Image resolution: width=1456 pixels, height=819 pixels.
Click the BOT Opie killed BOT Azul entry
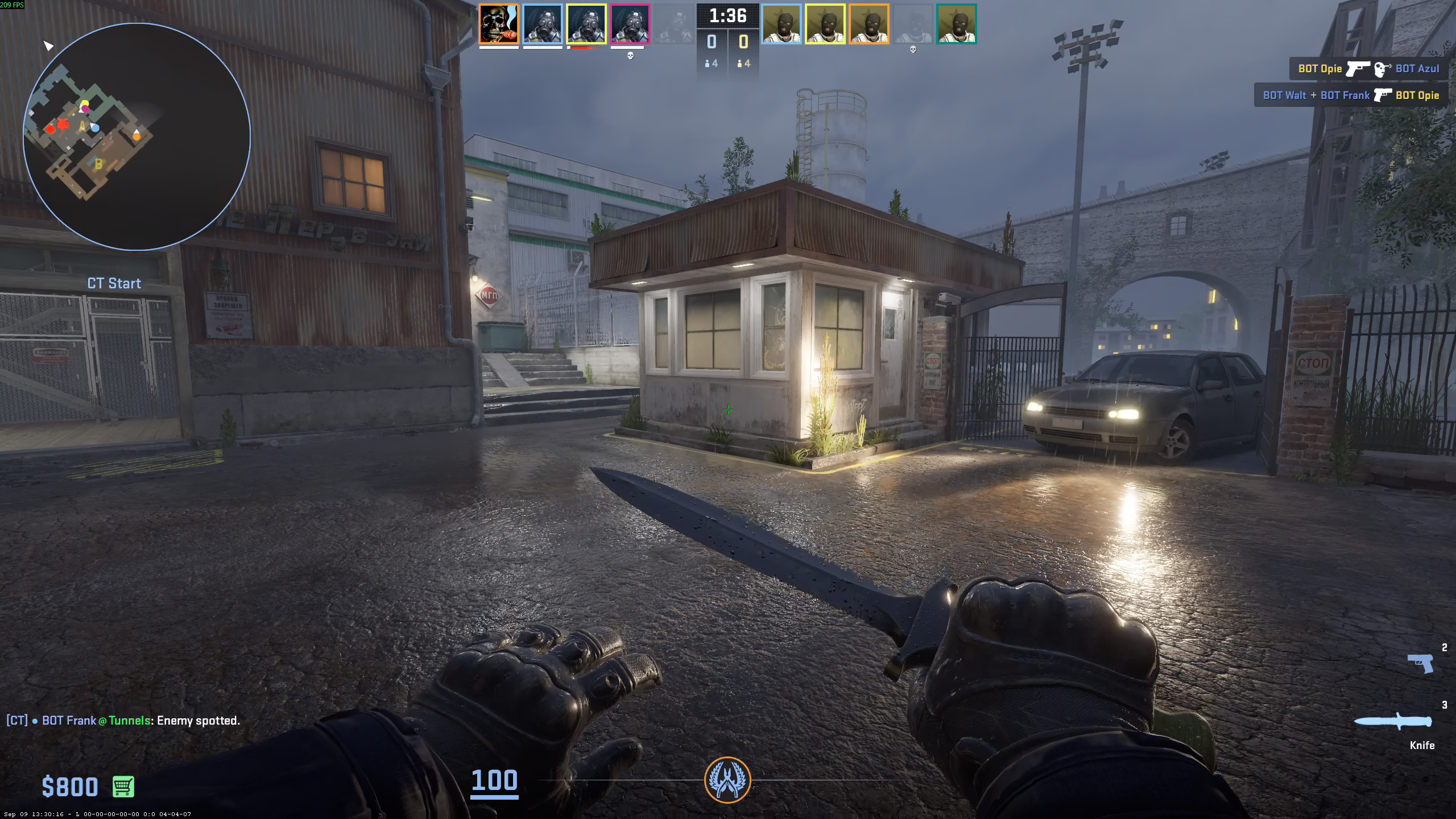(1368, 69)
